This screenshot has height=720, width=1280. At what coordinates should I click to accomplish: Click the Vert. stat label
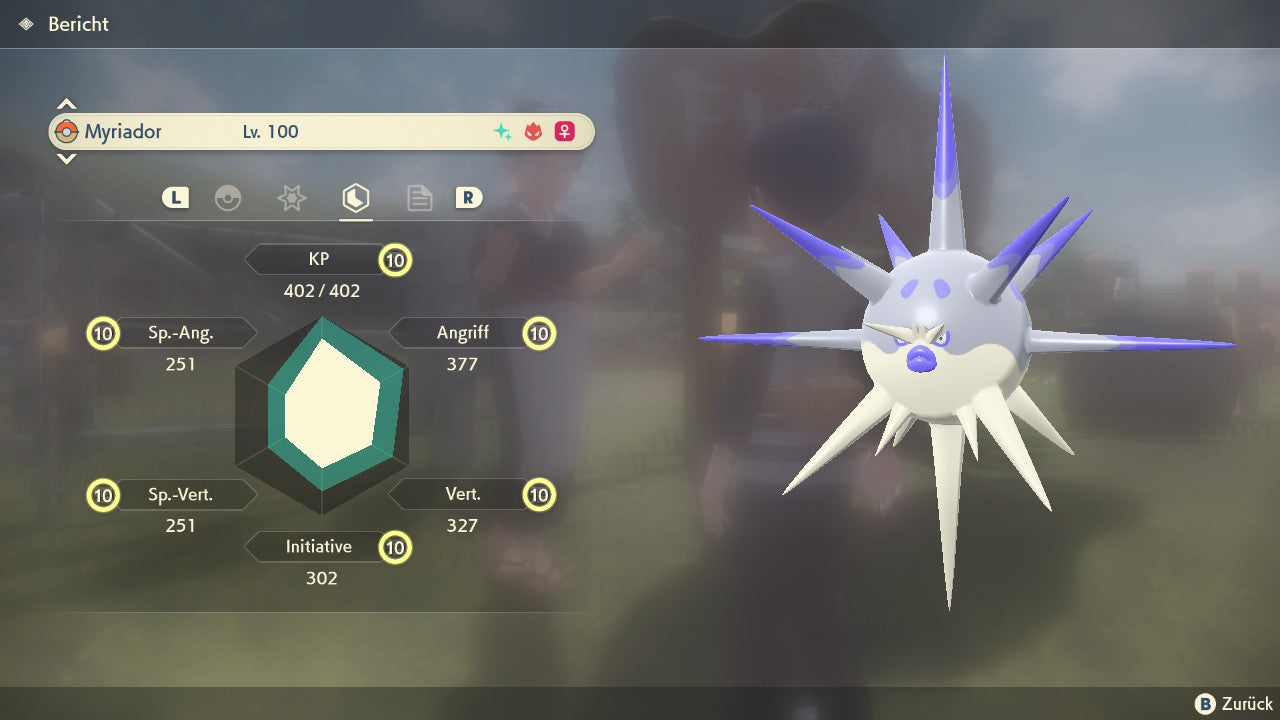[x=462, y=494]
